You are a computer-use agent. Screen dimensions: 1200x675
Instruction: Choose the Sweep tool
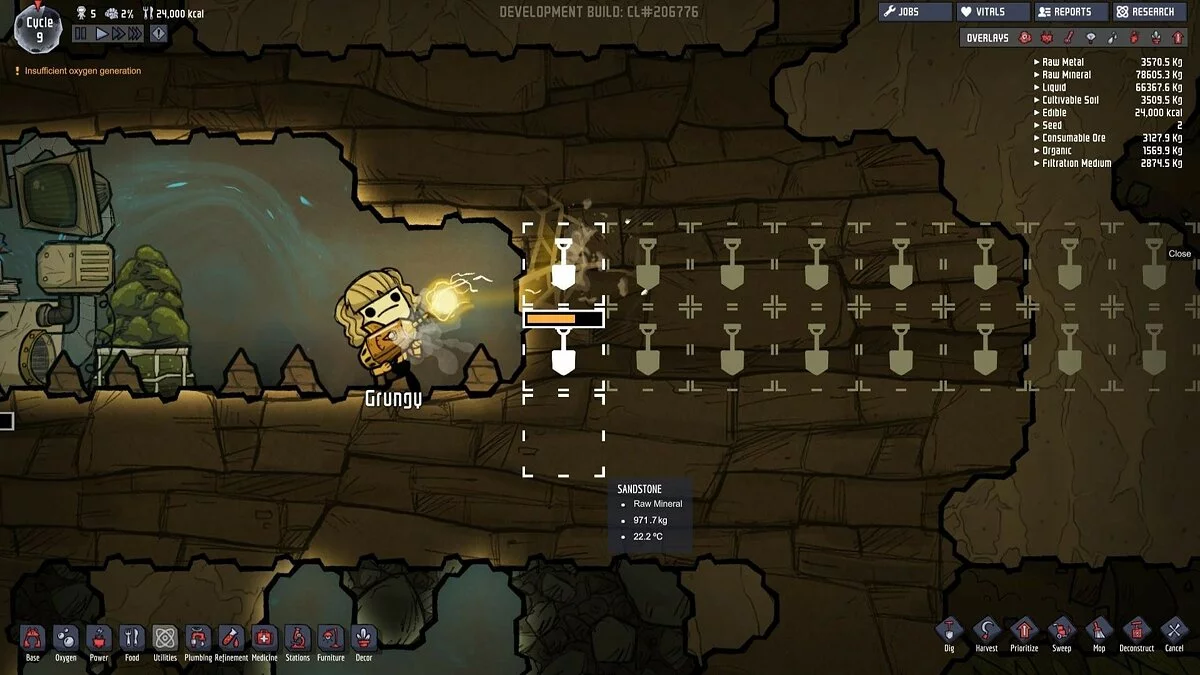[1061, 631]
